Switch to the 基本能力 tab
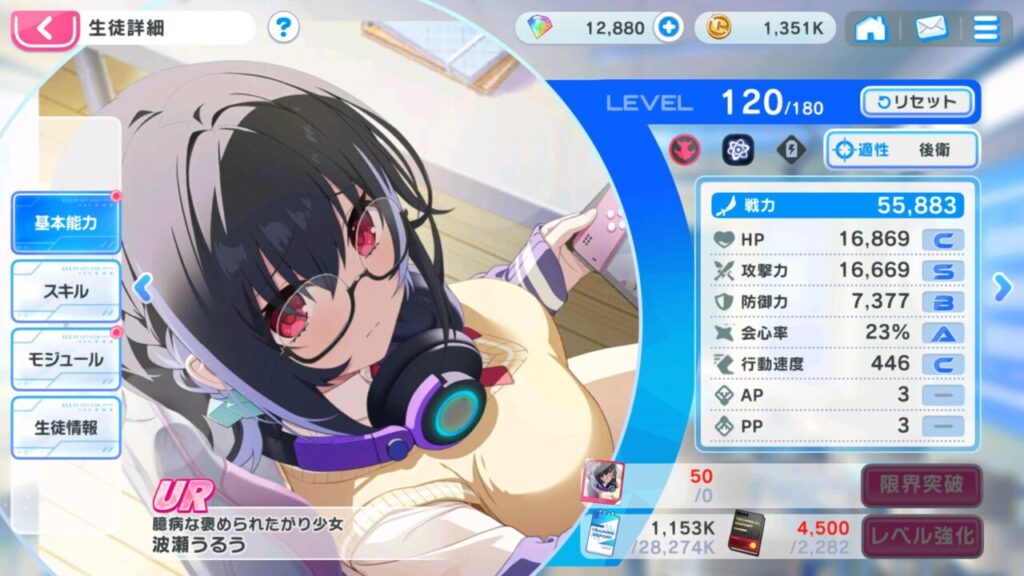 point(66,223)
